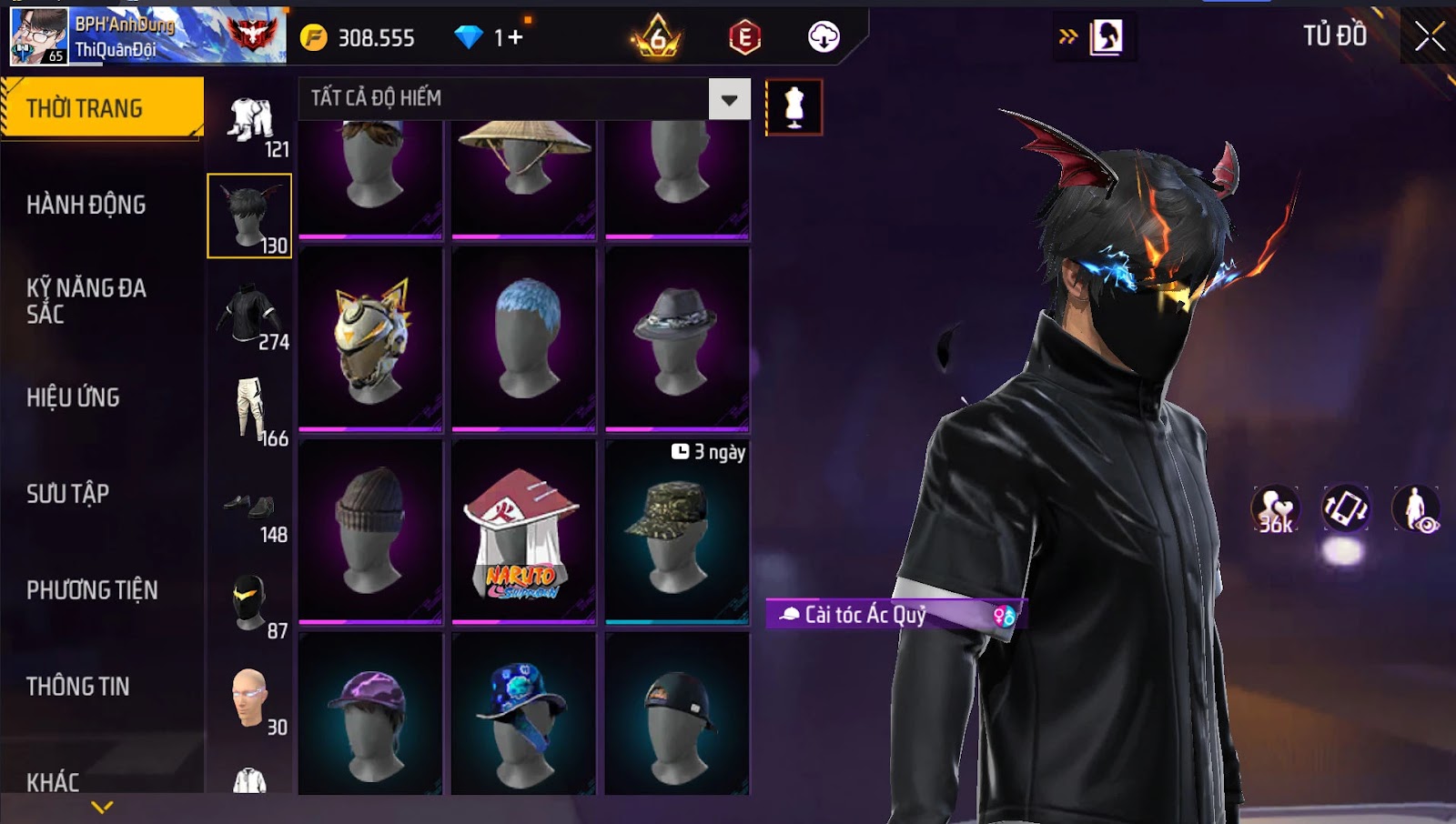Select the conical straw hat
This screenshot has width=1456, height=824.
pos(523,173)
